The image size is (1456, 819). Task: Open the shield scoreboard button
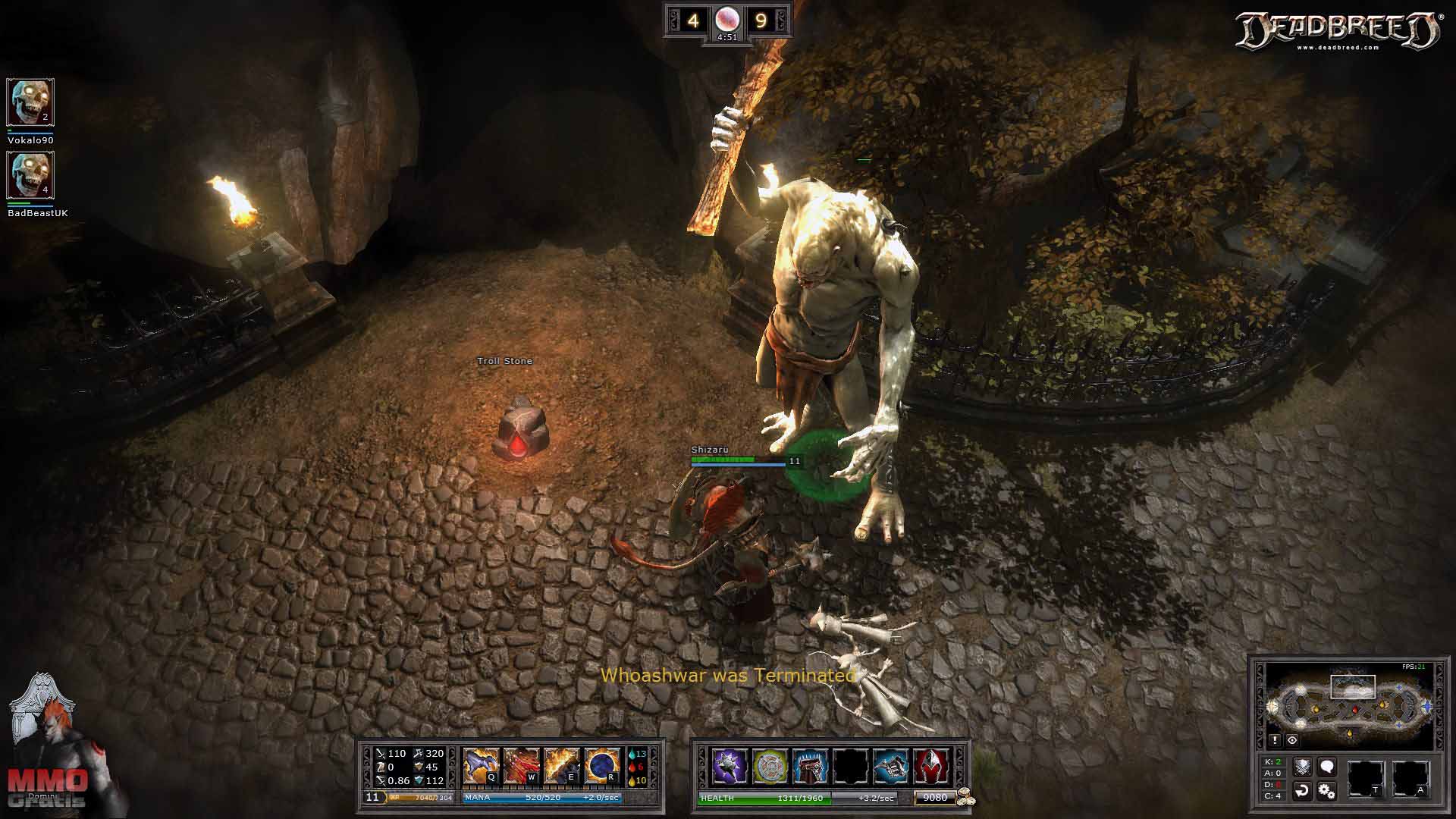pos(1302,767)
